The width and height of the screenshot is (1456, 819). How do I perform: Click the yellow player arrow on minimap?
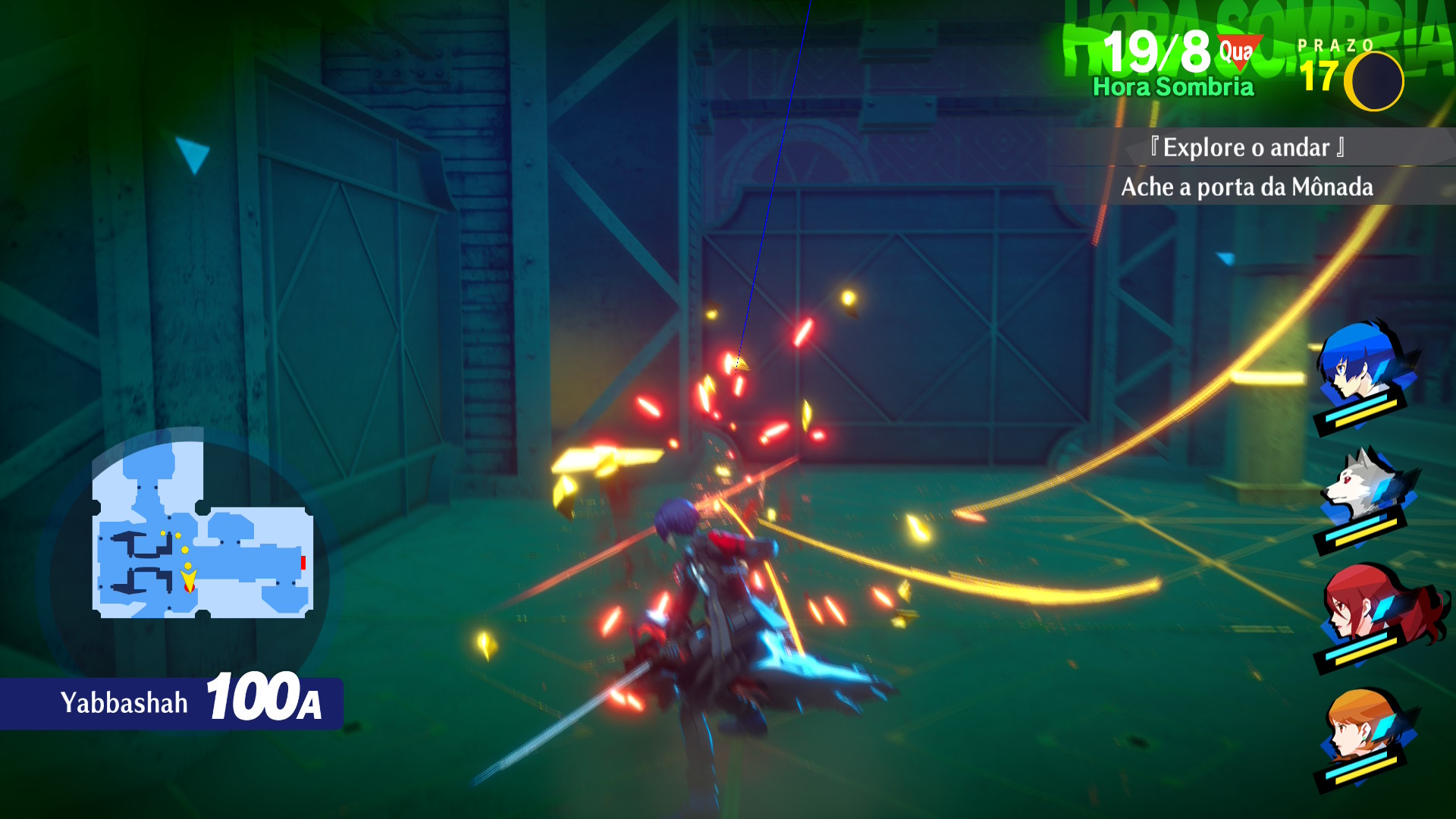coord(188,581)
